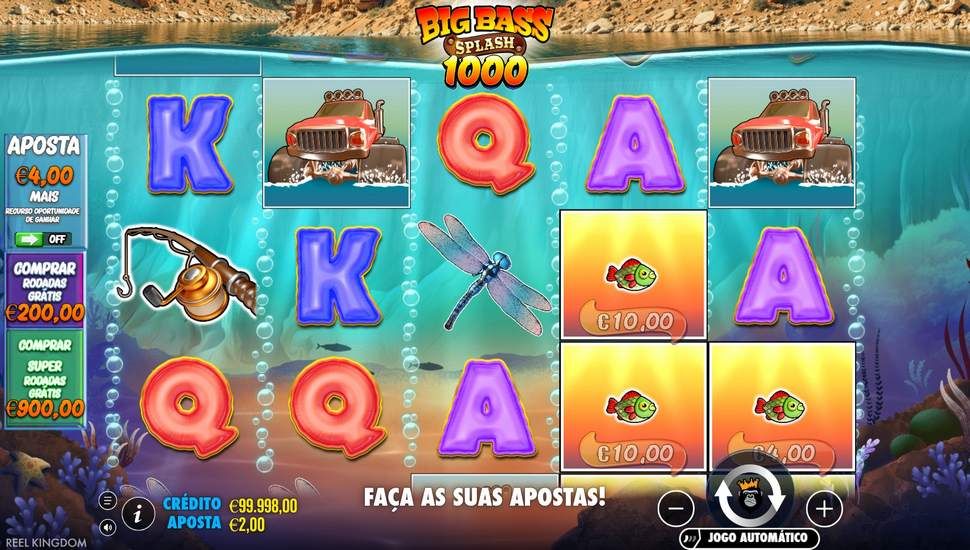Mute the game sound via speaker icon

click(x=109, y=525)
